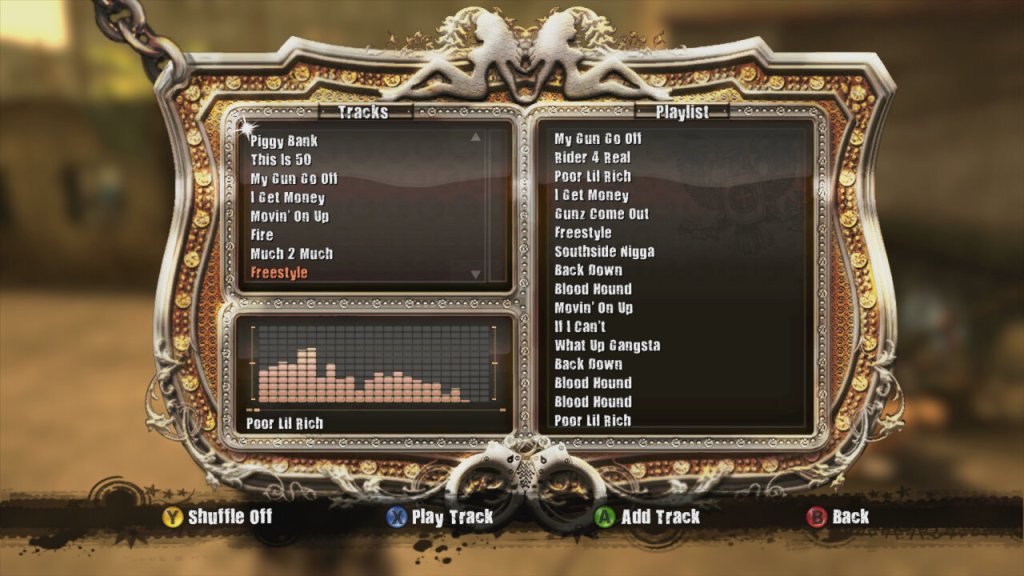Viewport: 1024px width, 576px height.
Task: Choose Gunz Come Out in the Playlist
Action: (601, 214)
